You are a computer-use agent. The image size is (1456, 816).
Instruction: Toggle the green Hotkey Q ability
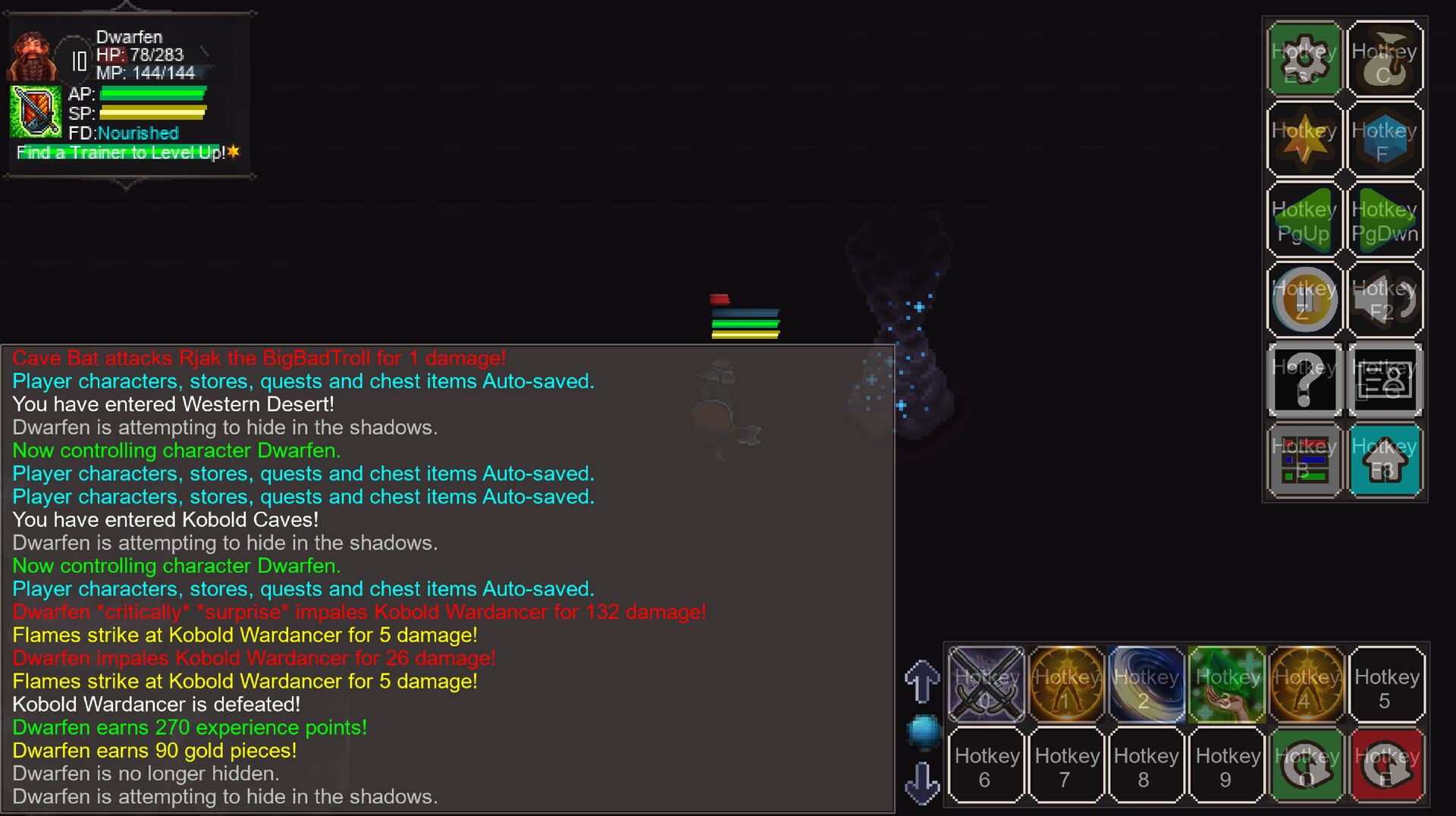tap(1307, 765)
